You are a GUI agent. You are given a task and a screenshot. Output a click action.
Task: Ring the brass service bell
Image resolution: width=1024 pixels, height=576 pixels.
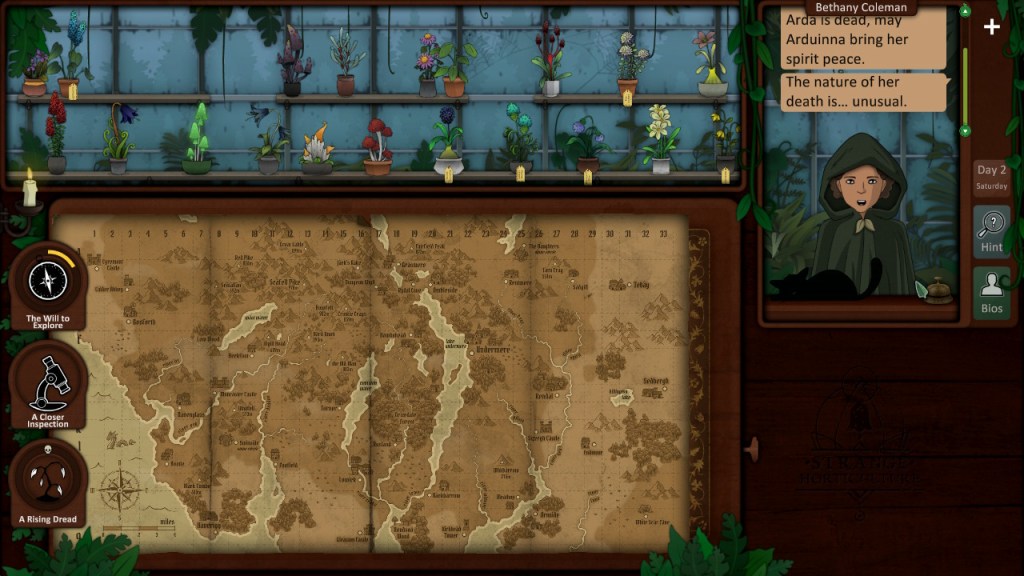(x=937, y=289)
